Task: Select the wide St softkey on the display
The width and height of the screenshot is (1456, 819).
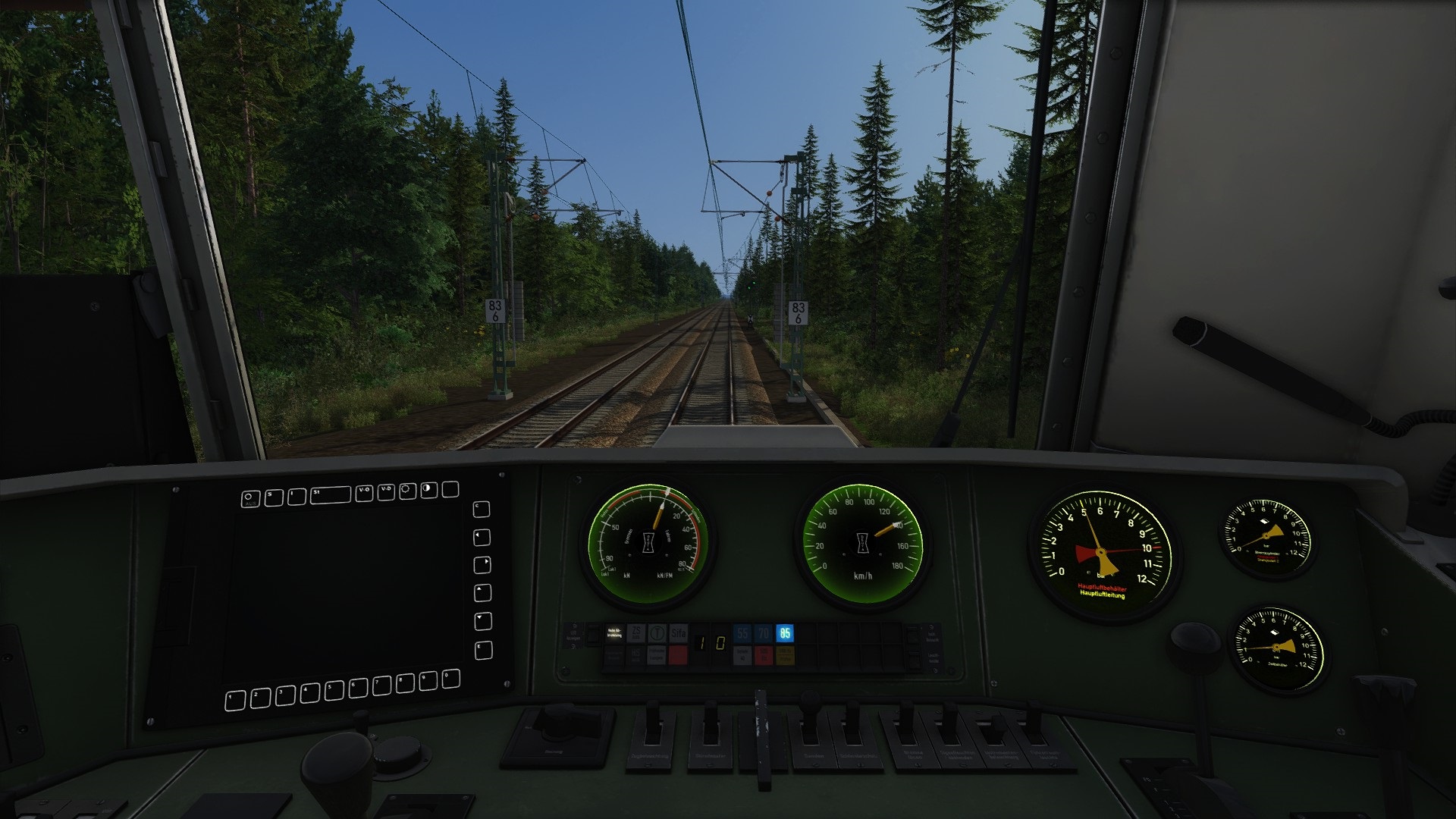Action: coord(330,495)
